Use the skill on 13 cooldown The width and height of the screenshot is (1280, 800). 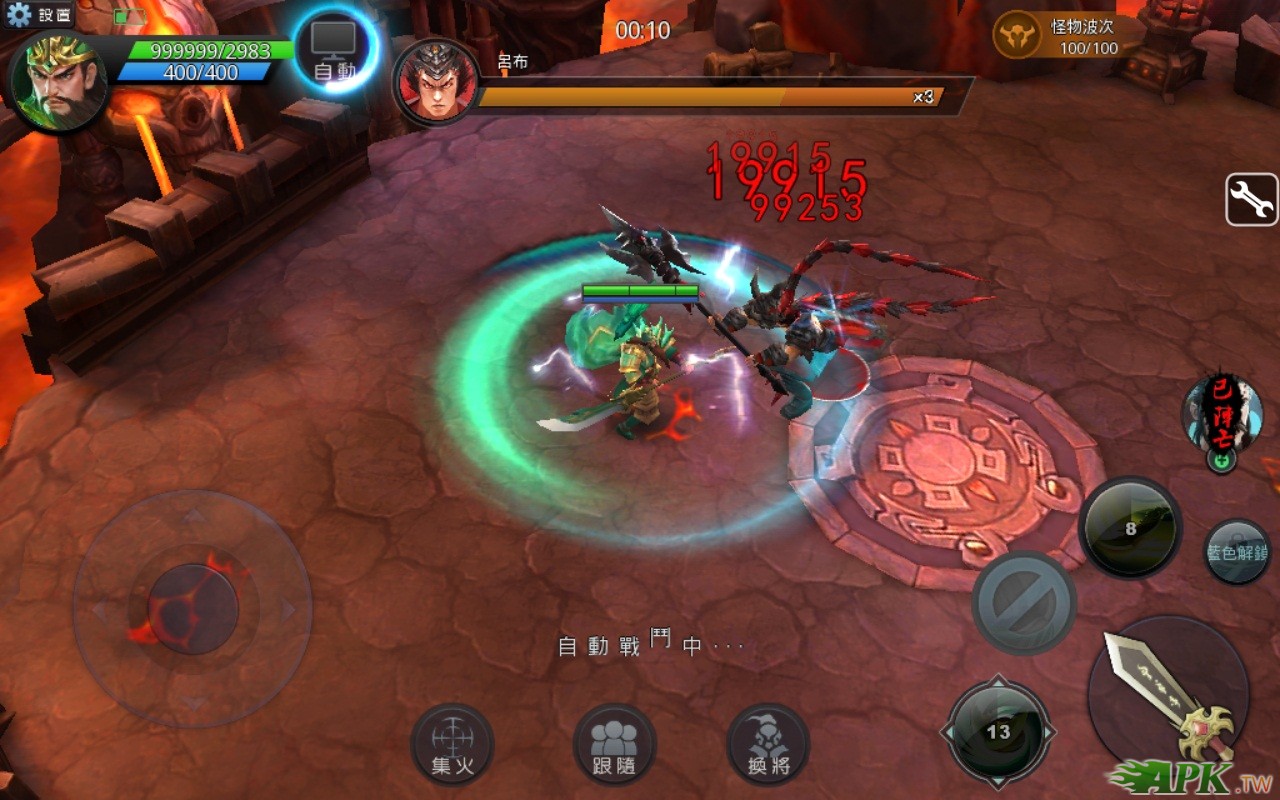point(998,732)
